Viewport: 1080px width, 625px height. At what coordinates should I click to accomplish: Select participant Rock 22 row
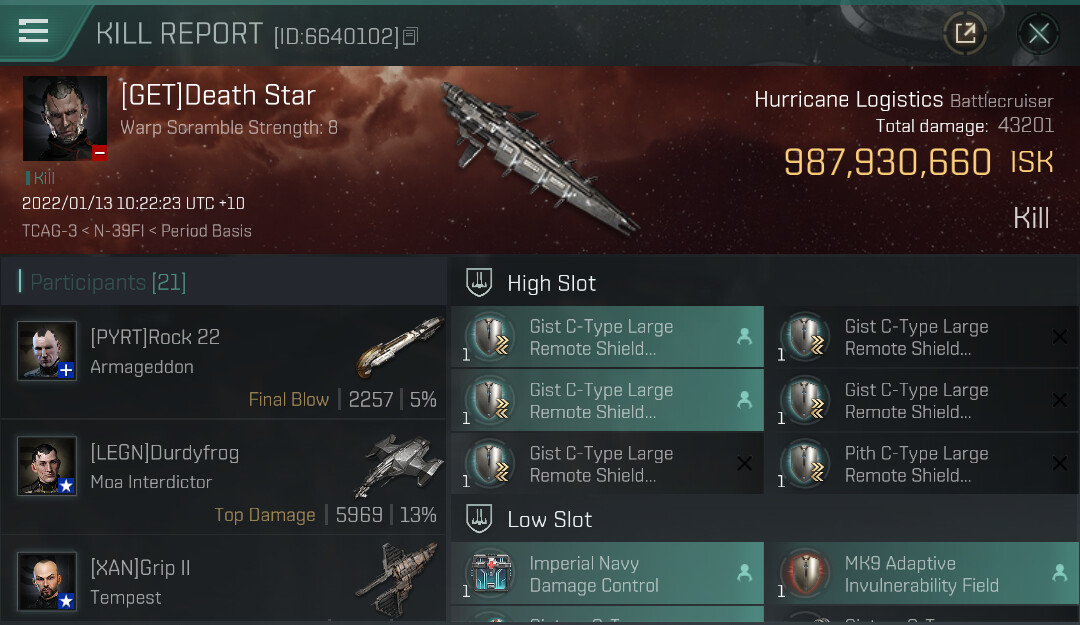coord(224,362)
